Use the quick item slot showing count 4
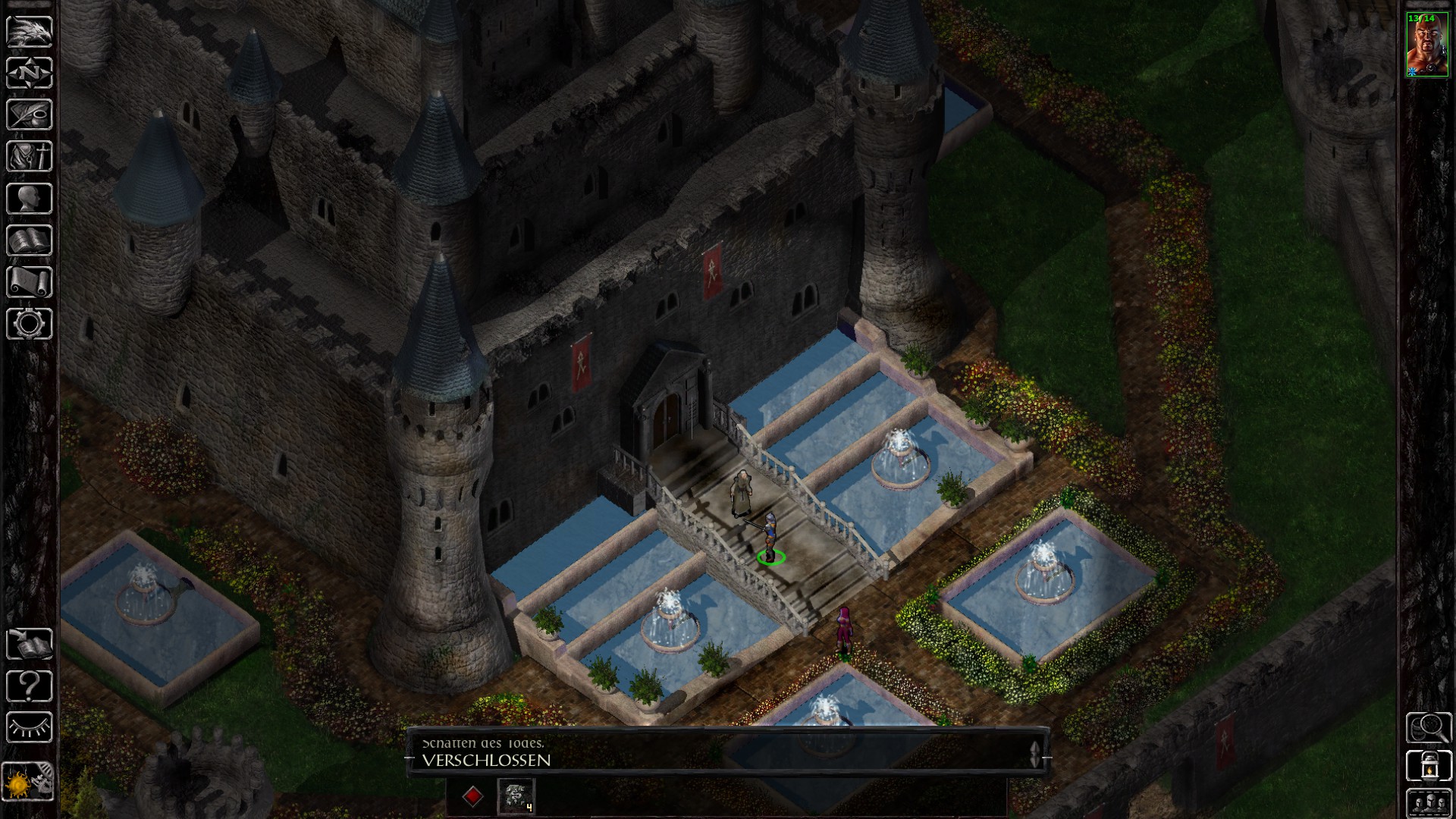The width and height of the screenshot is (1456, 819). click(516, 796)
